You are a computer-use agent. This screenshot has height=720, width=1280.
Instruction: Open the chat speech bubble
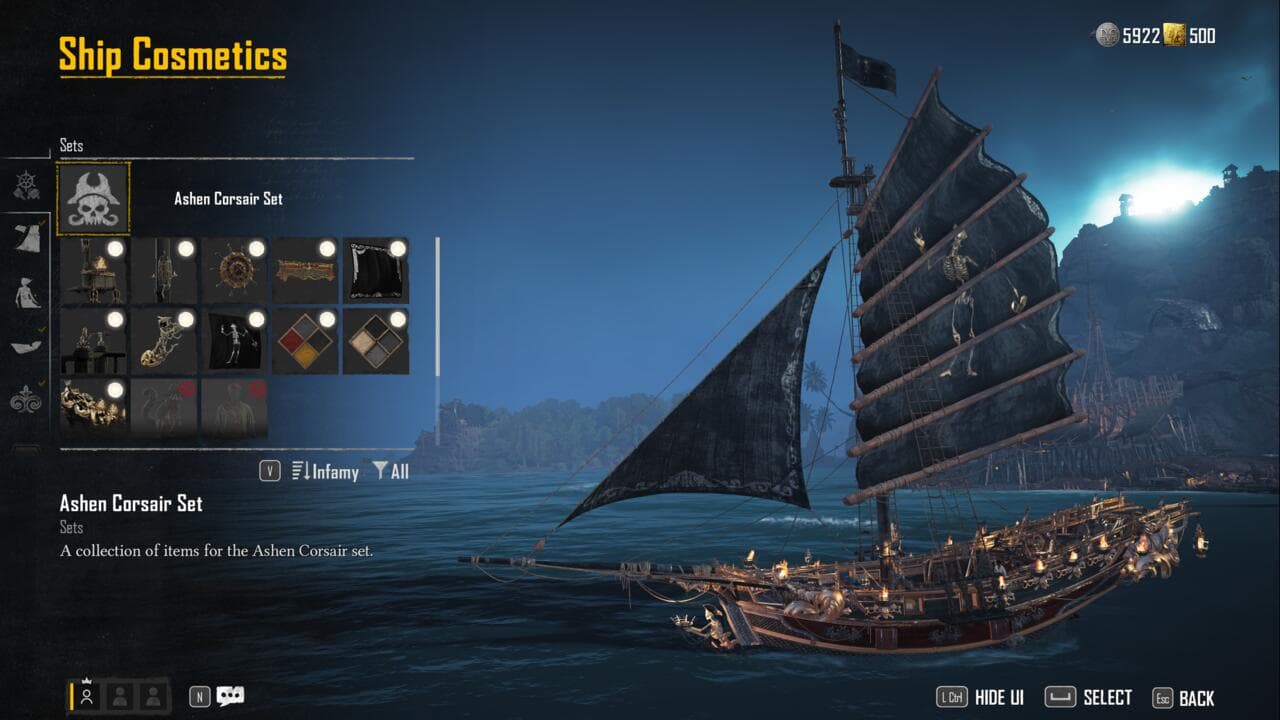coord(230,696)
